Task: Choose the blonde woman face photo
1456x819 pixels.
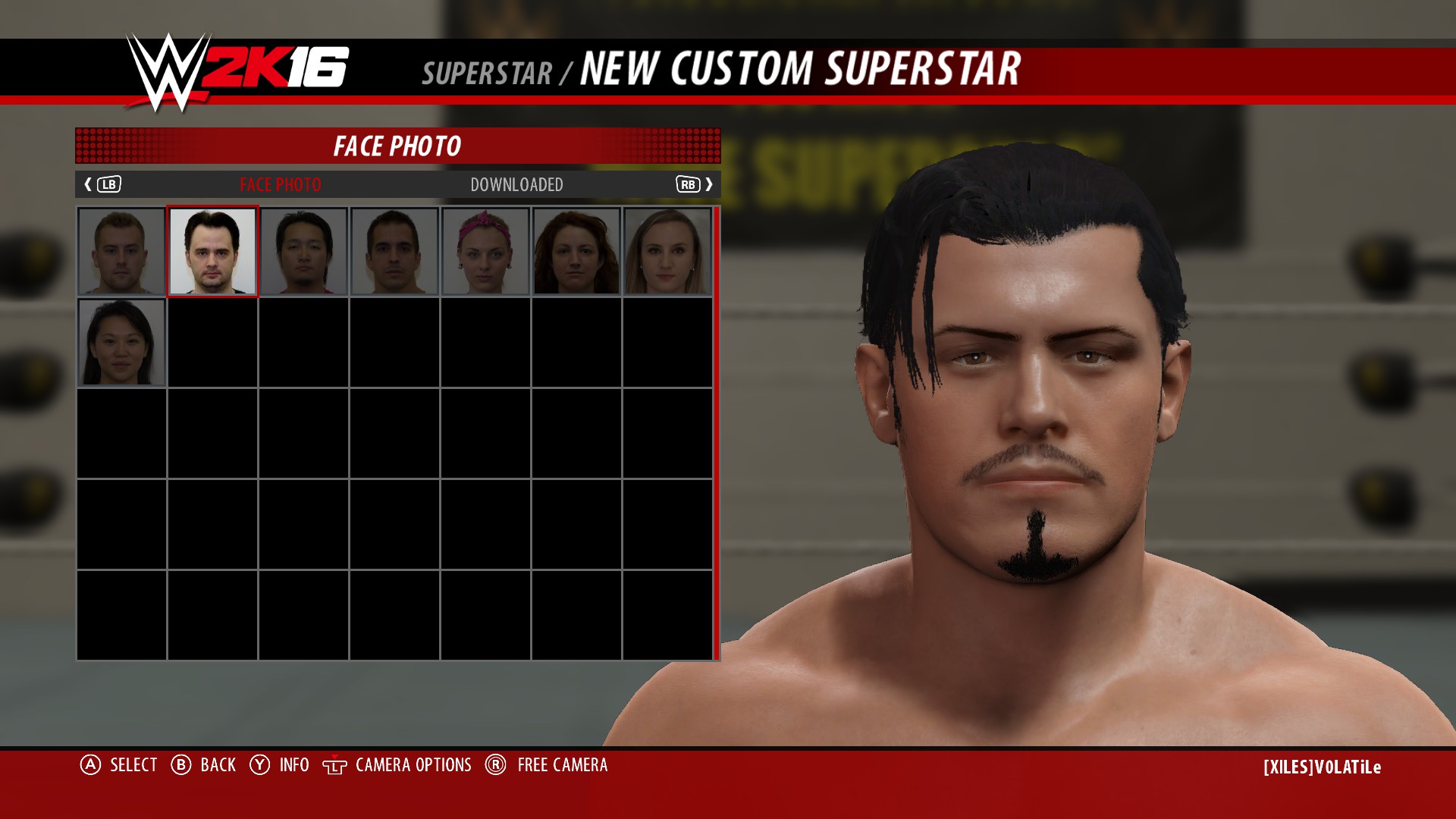Action: pos(667,251)
